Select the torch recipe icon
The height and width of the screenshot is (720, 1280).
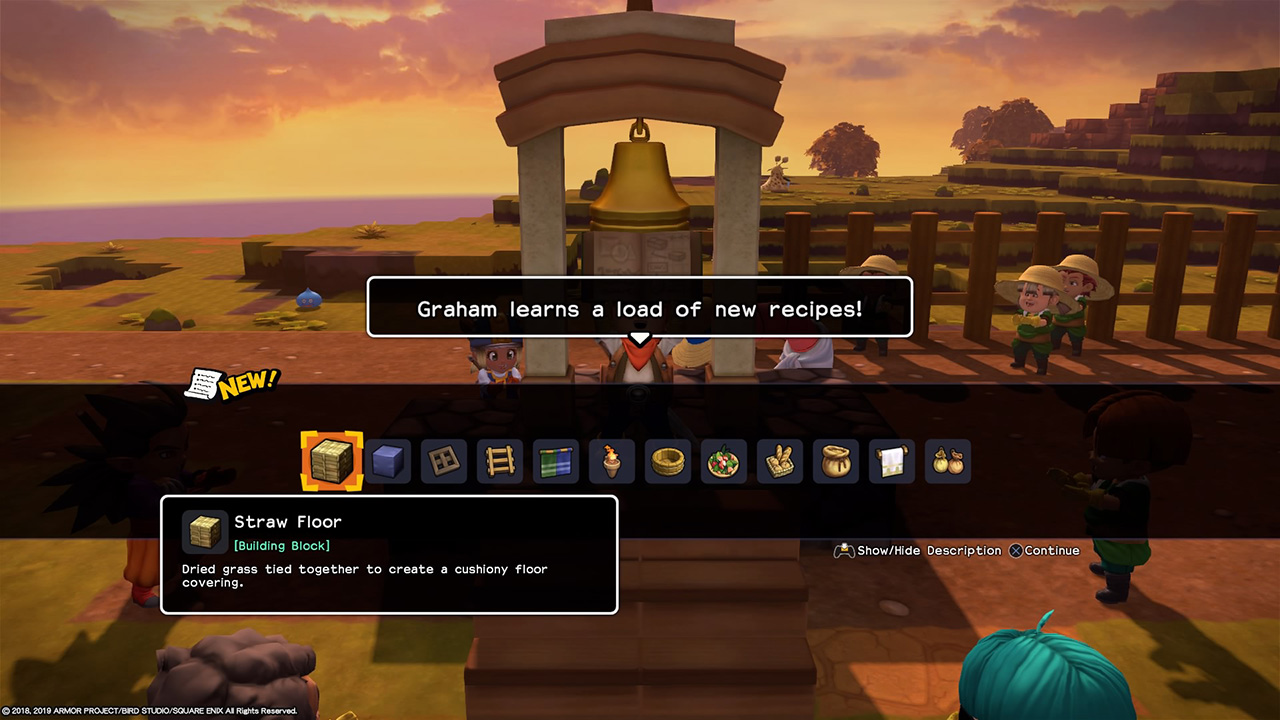pos(611,461)
